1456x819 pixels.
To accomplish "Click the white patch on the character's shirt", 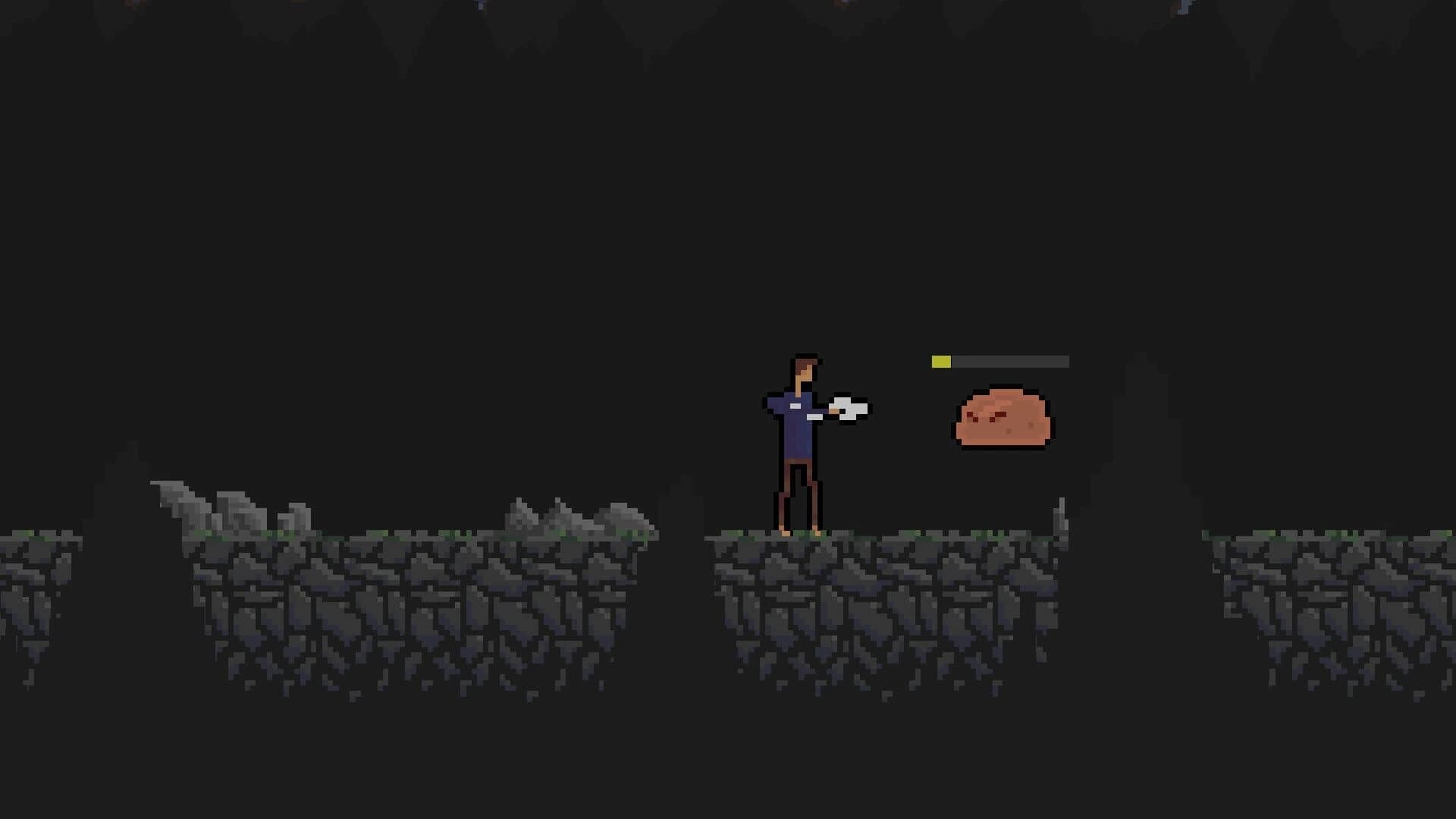I will tap(795, 406).
